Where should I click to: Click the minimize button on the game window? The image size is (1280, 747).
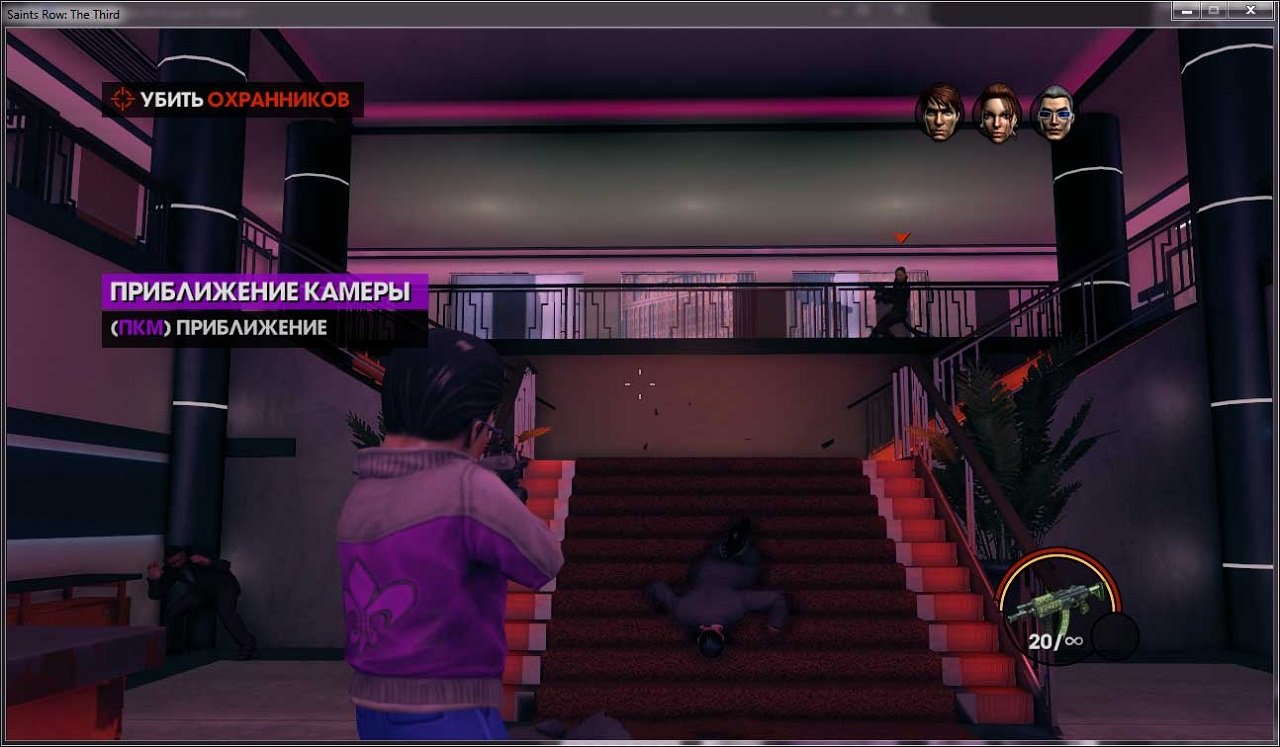click(1187, 11)
